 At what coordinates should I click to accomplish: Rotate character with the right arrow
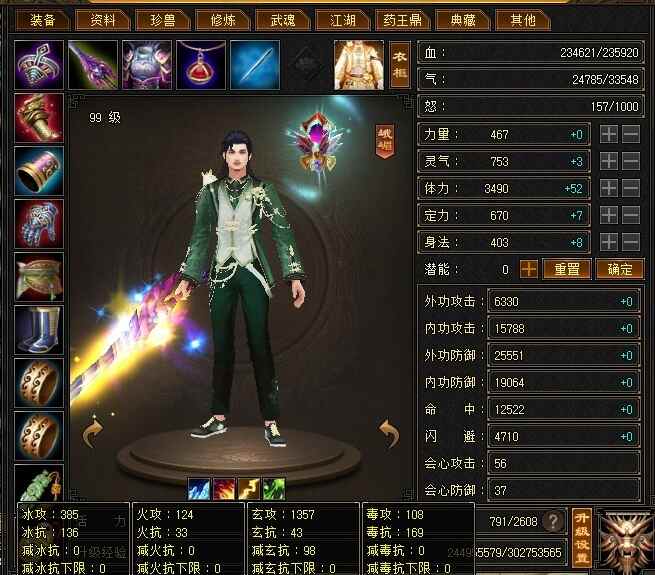(x=389, y=433)
